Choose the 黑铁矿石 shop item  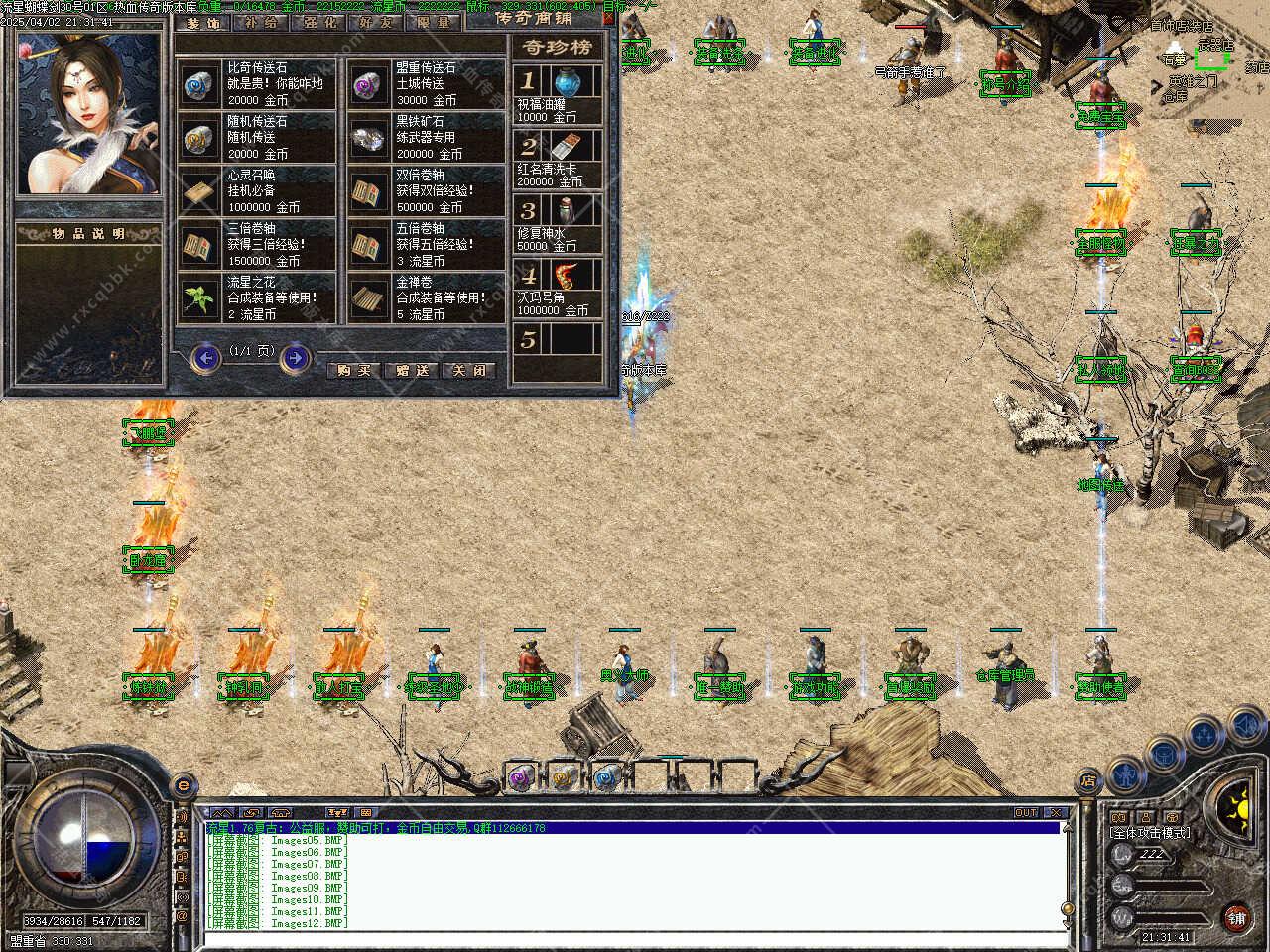(427, 138)
